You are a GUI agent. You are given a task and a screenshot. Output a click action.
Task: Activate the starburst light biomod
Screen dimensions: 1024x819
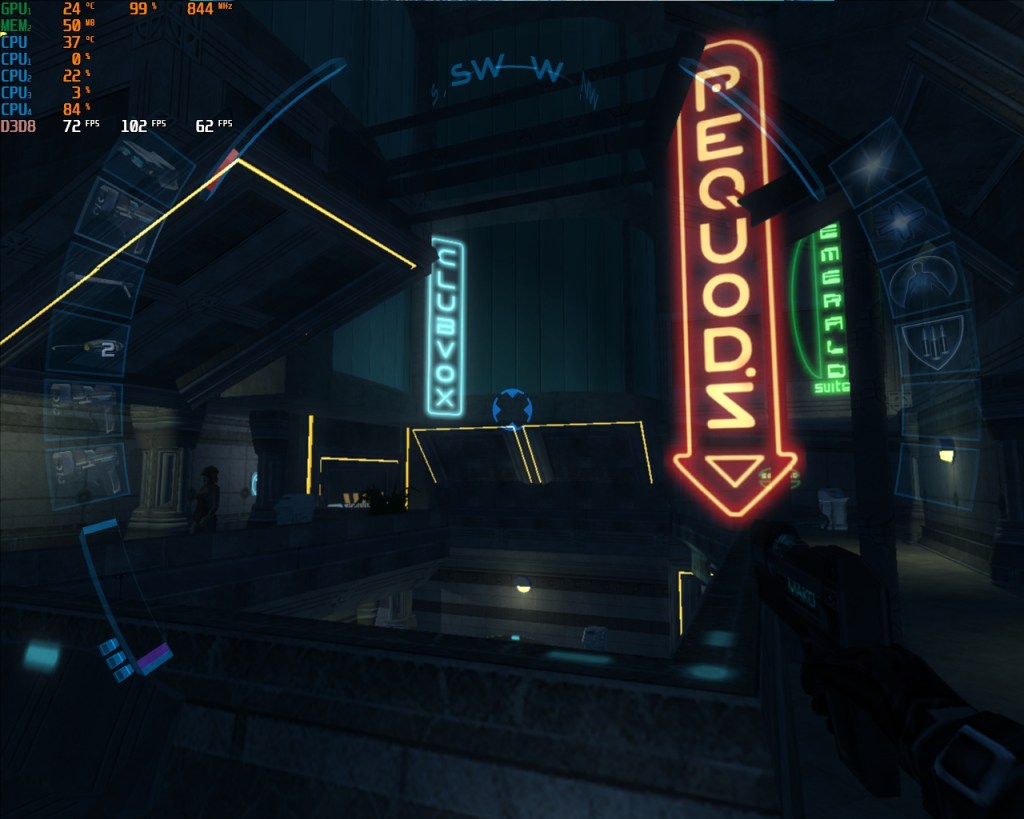pyautogui.click(x=877, y=163)
